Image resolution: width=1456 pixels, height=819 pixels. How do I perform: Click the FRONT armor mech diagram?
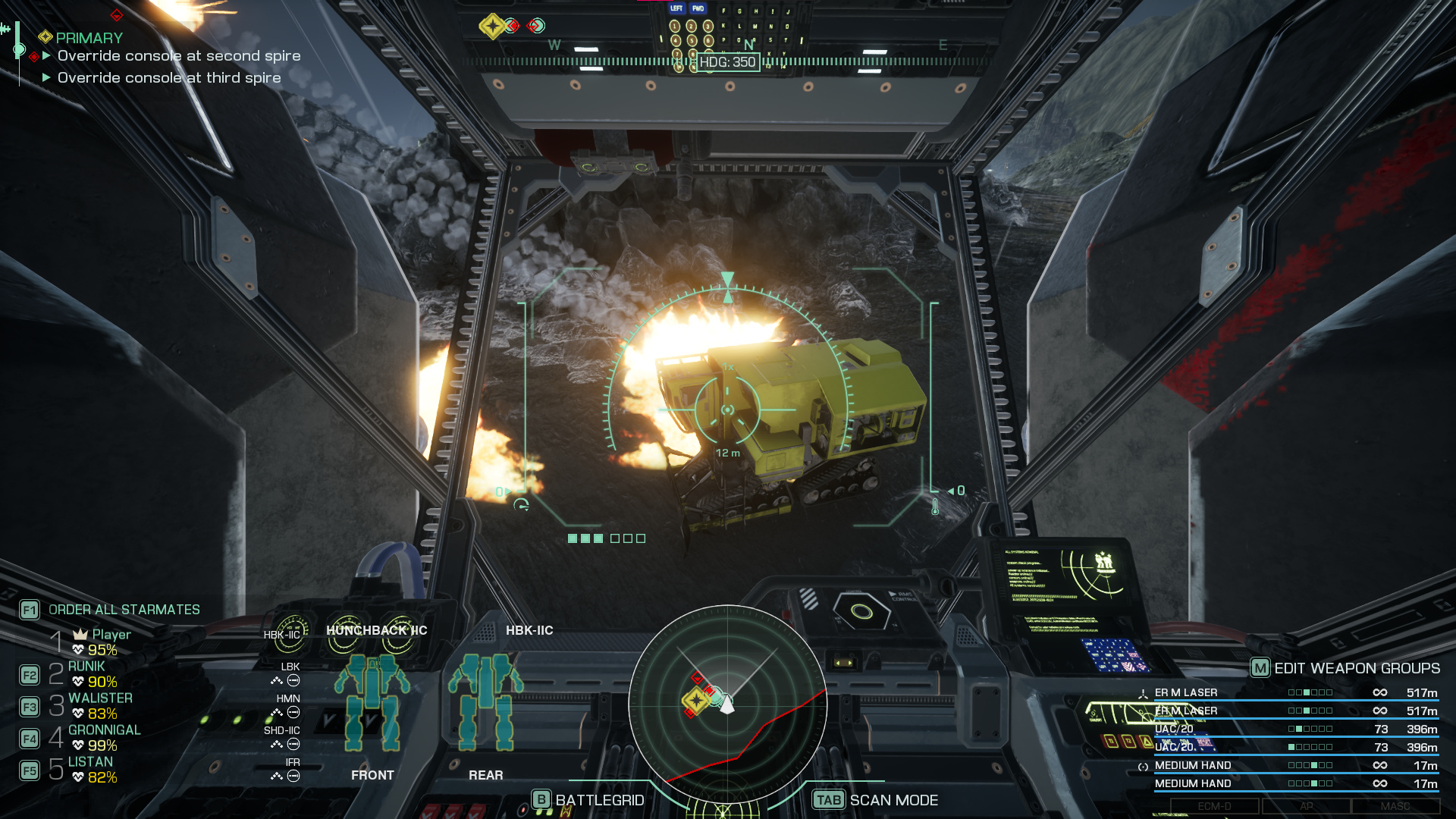pos(372,701)
